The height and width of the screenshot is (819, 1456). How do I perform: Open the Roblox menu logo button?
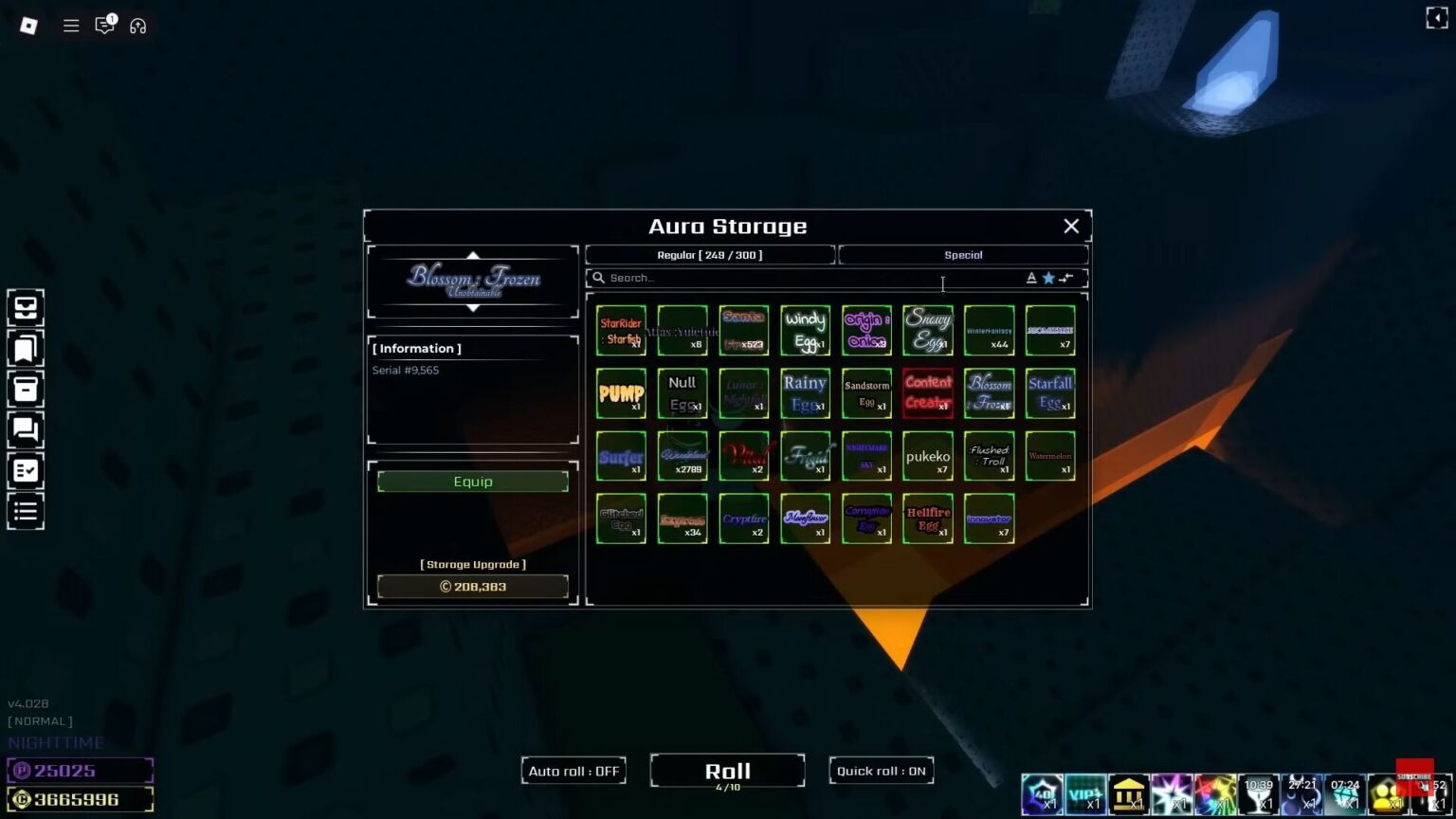point(28,26)
